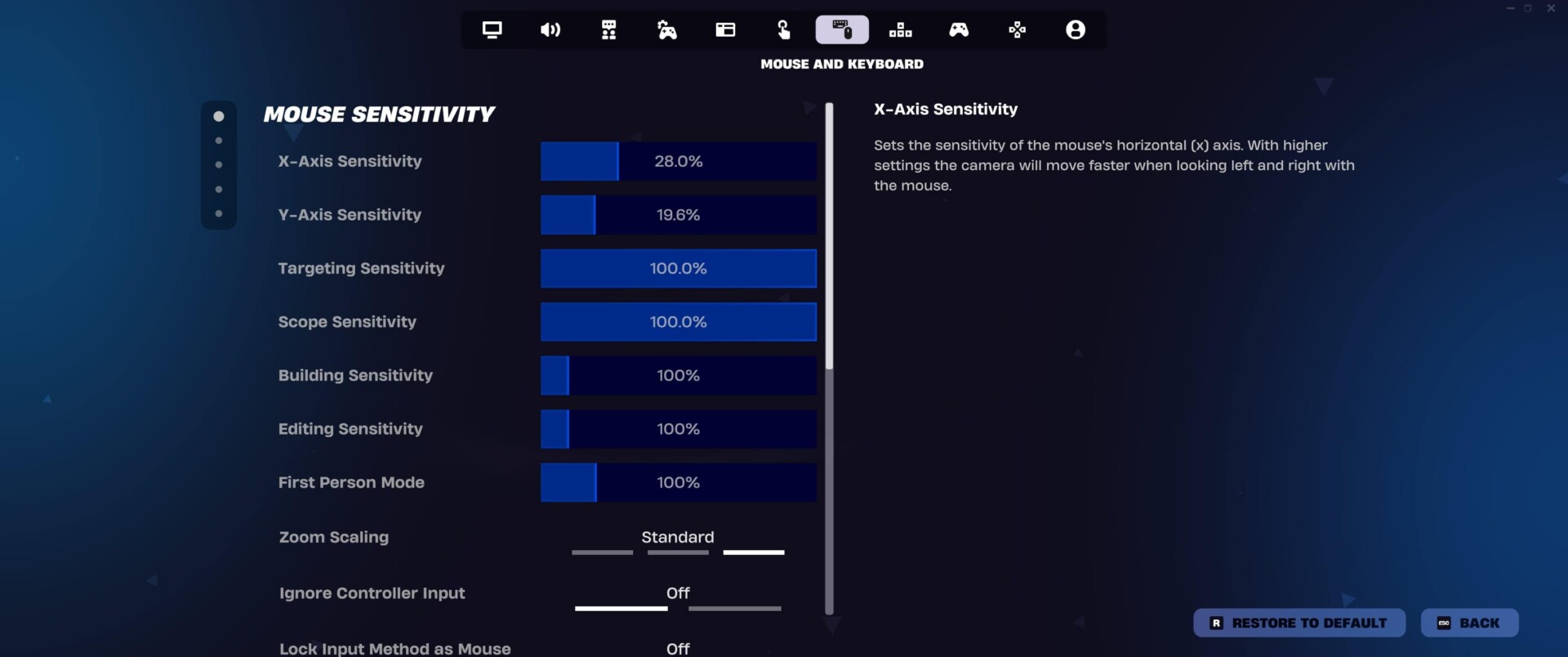Open the Video settings tab icon
Viewport: 1568px width, 657px height.
tap(491, 29)
